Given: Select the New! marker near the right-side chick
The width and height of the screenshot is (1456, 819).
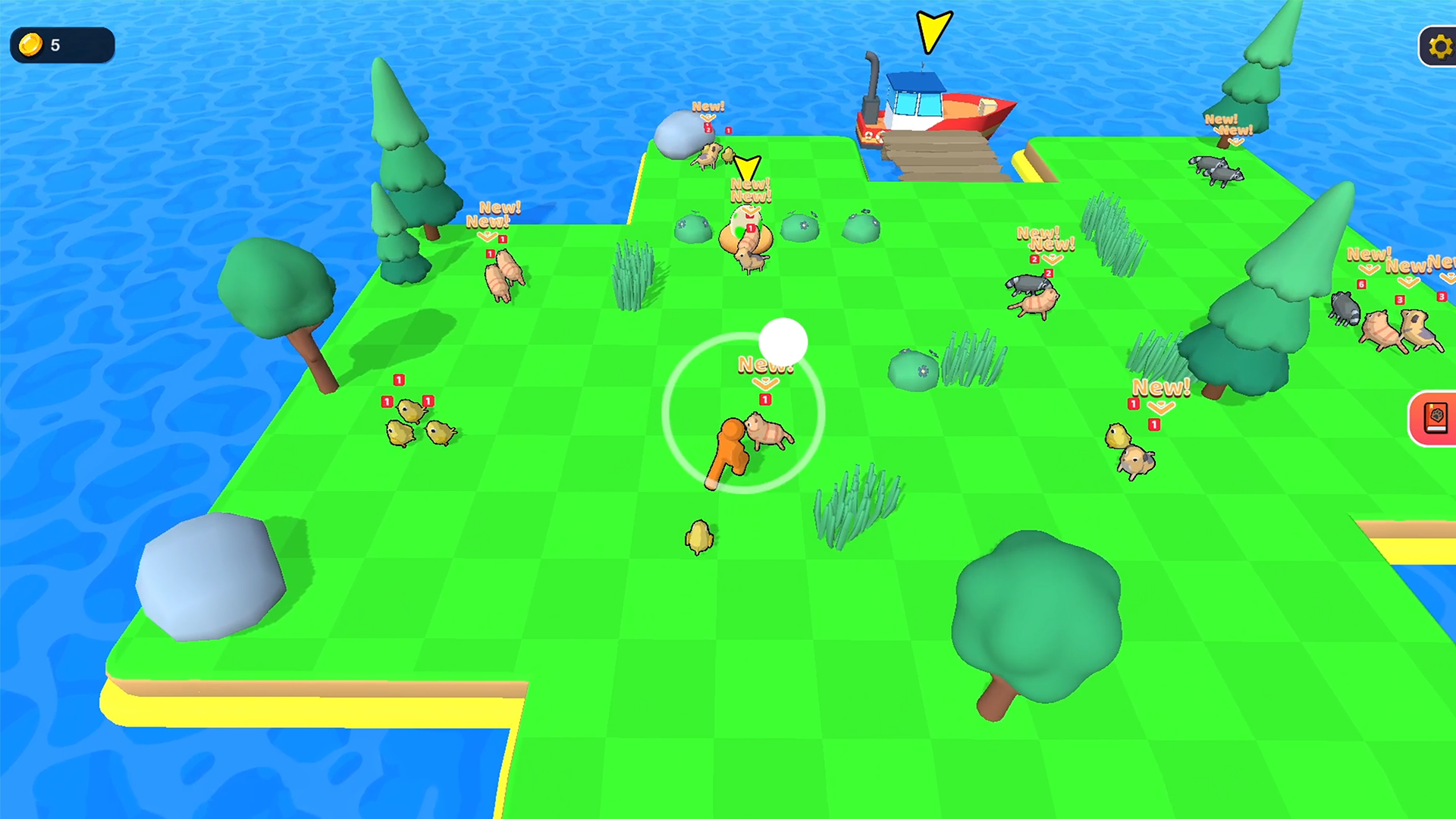Looking at the screenshot, I should click(x=1160, y=388).
